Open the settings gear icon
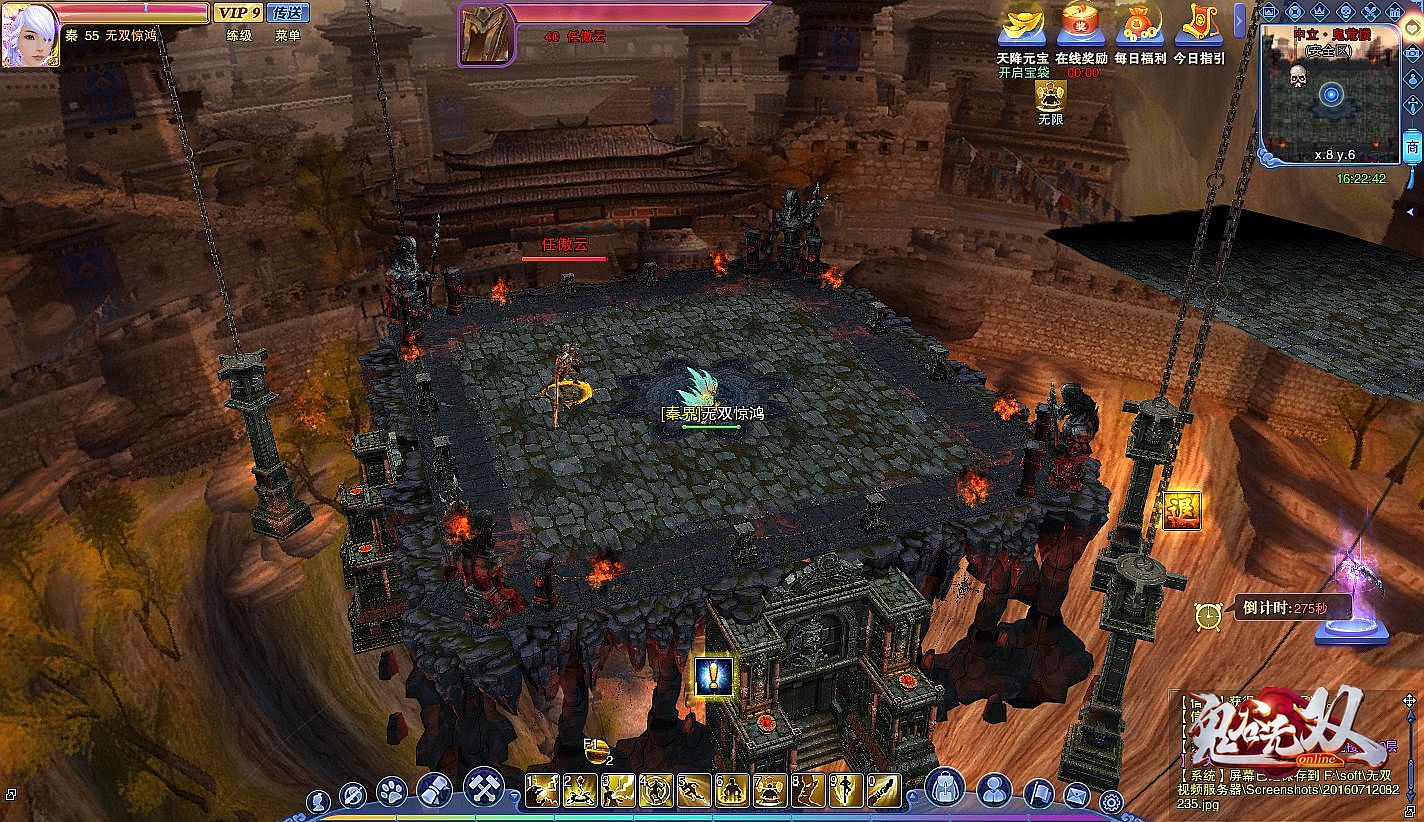The height and width of the screenshot is (822, 1424). [x=1111, y=801]
